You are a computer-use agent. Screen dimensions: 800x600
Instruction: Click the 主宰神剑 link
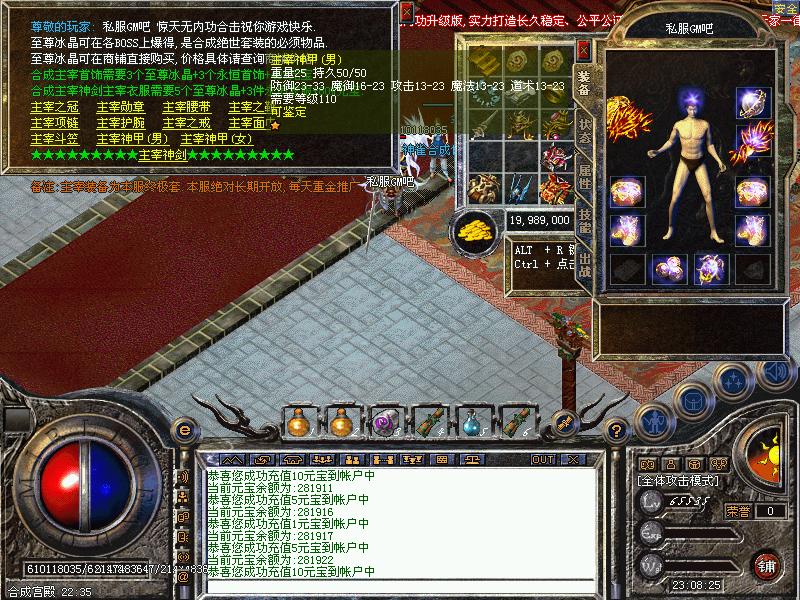point(162,155)
